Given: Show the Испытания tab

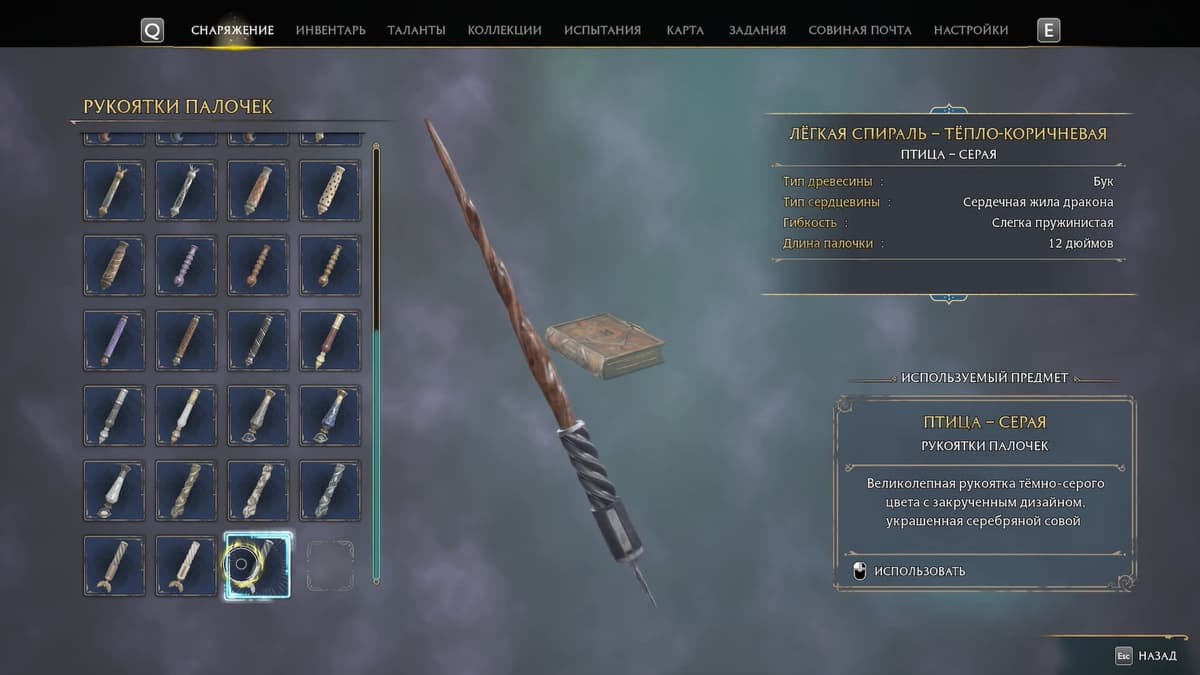Looking at the screenshot, I should click(x=602, y=30).
